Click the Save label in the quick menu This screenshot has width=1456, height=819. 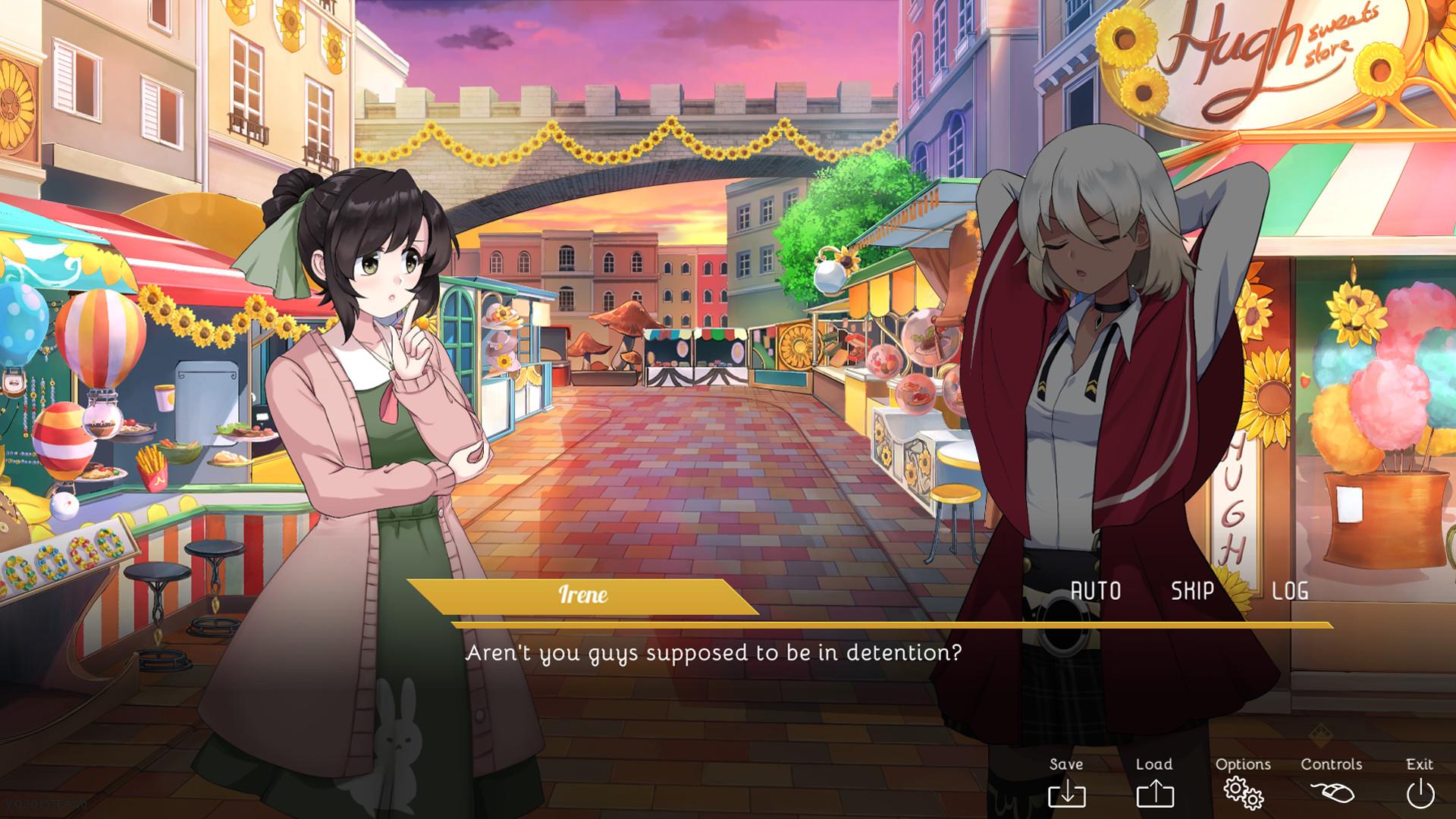(1067, 764)
